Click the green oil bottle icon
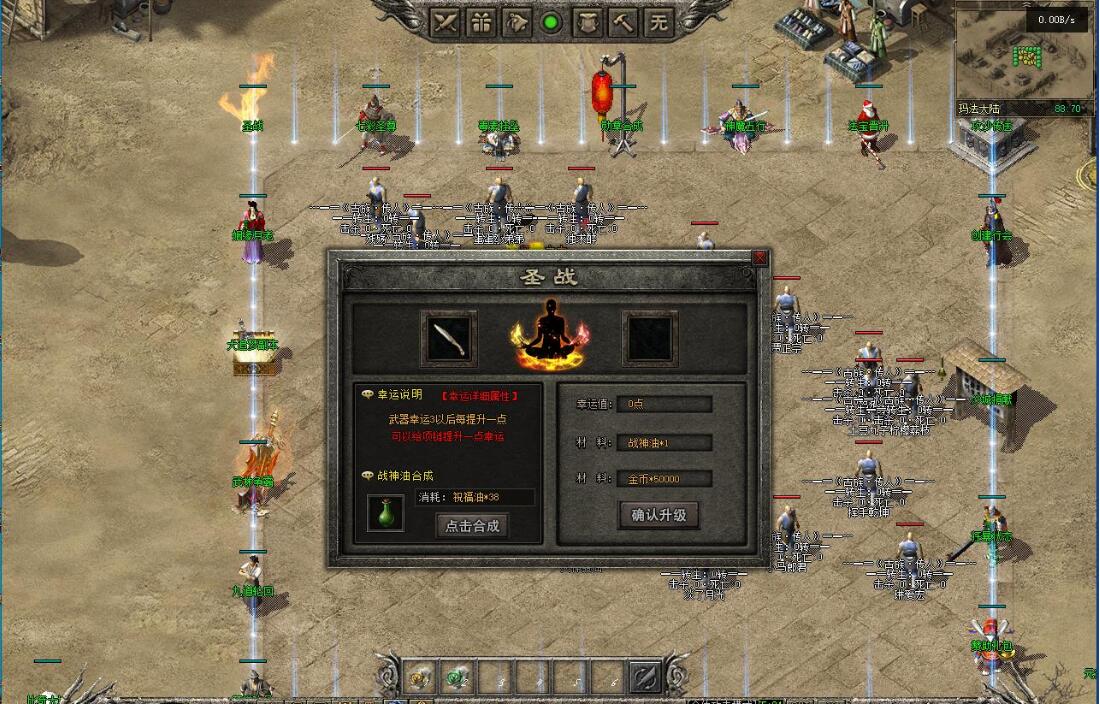 point(386,513)
